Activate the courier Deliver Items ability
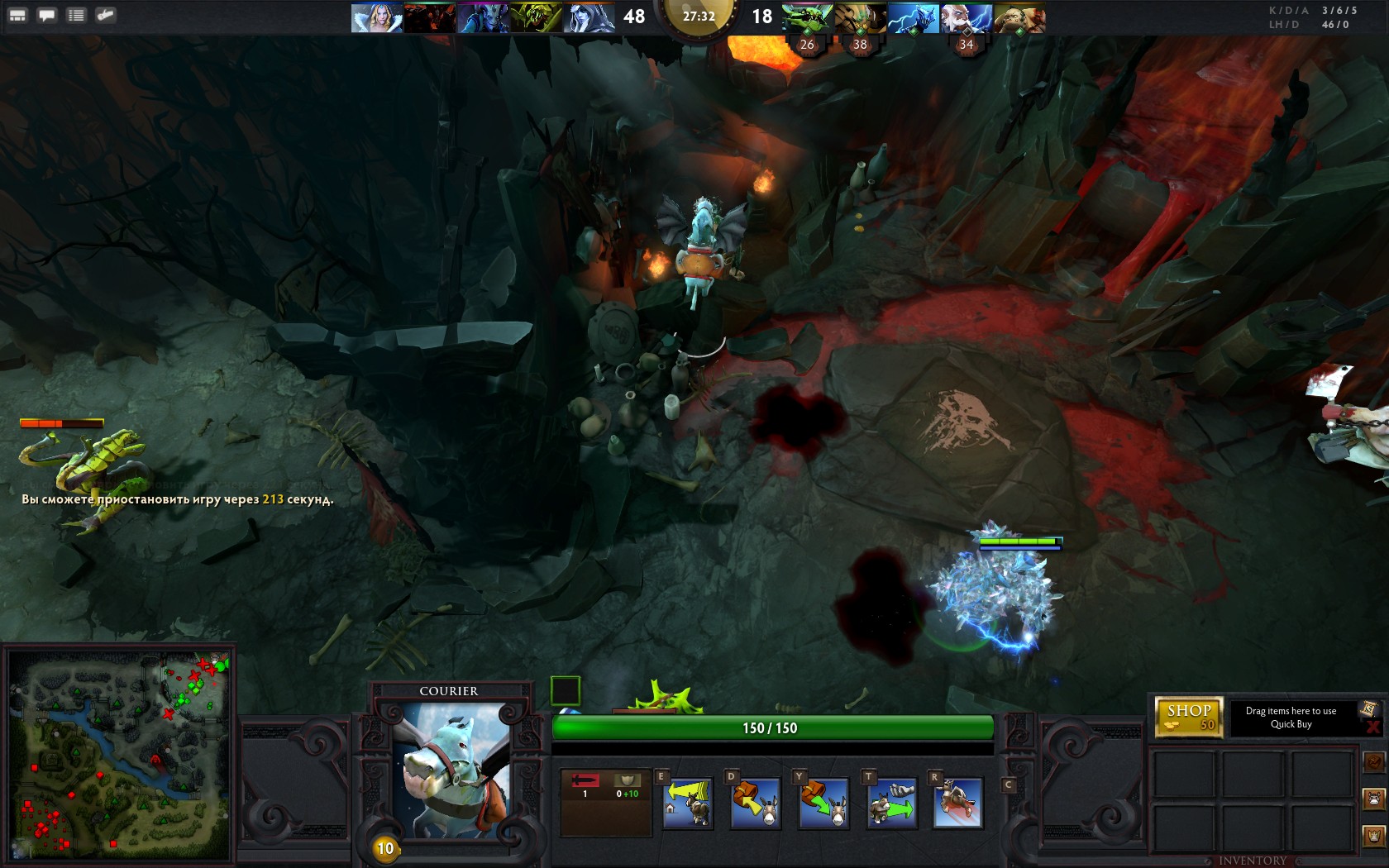 click(x=891, y=803)
